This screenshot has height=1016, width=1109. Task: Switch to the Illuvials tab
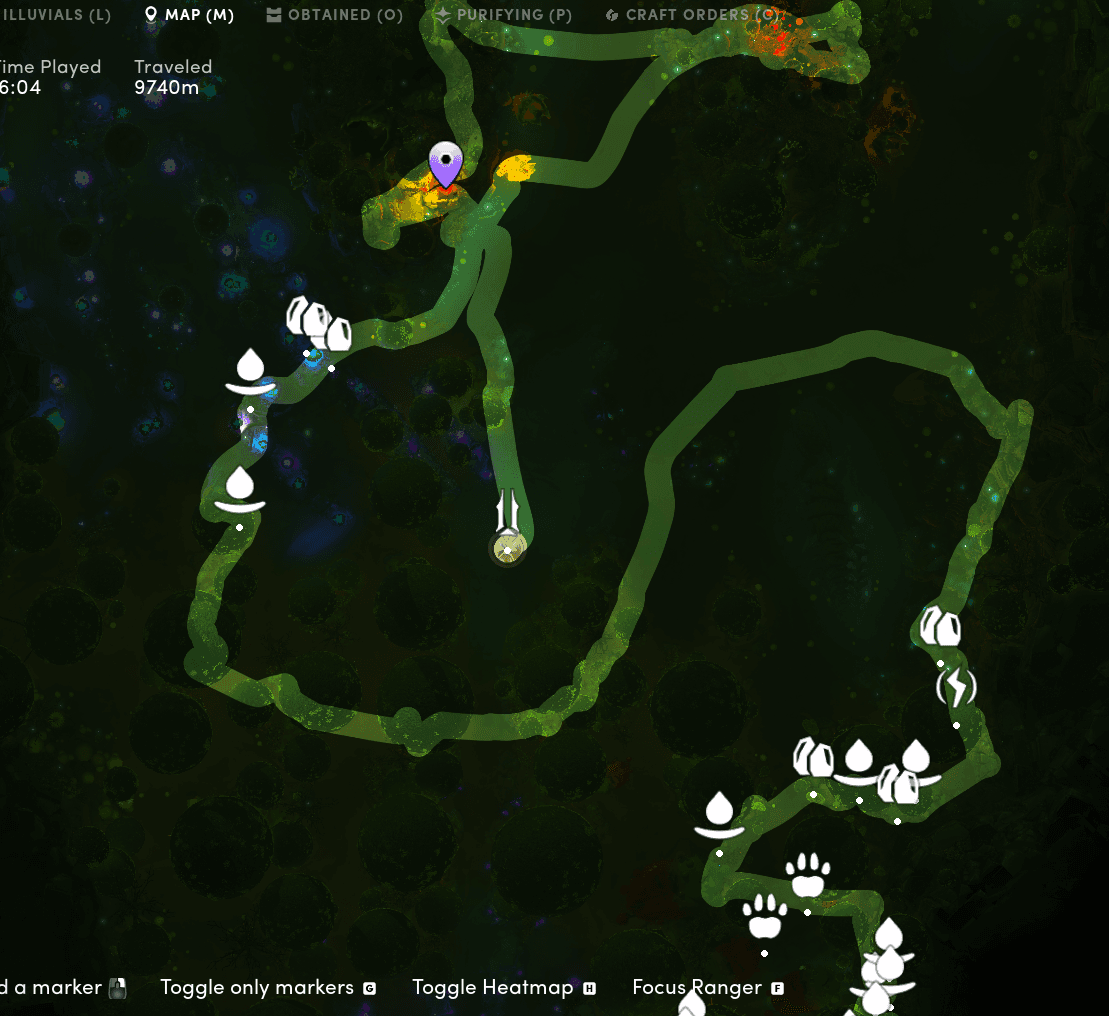click(55, 15)
